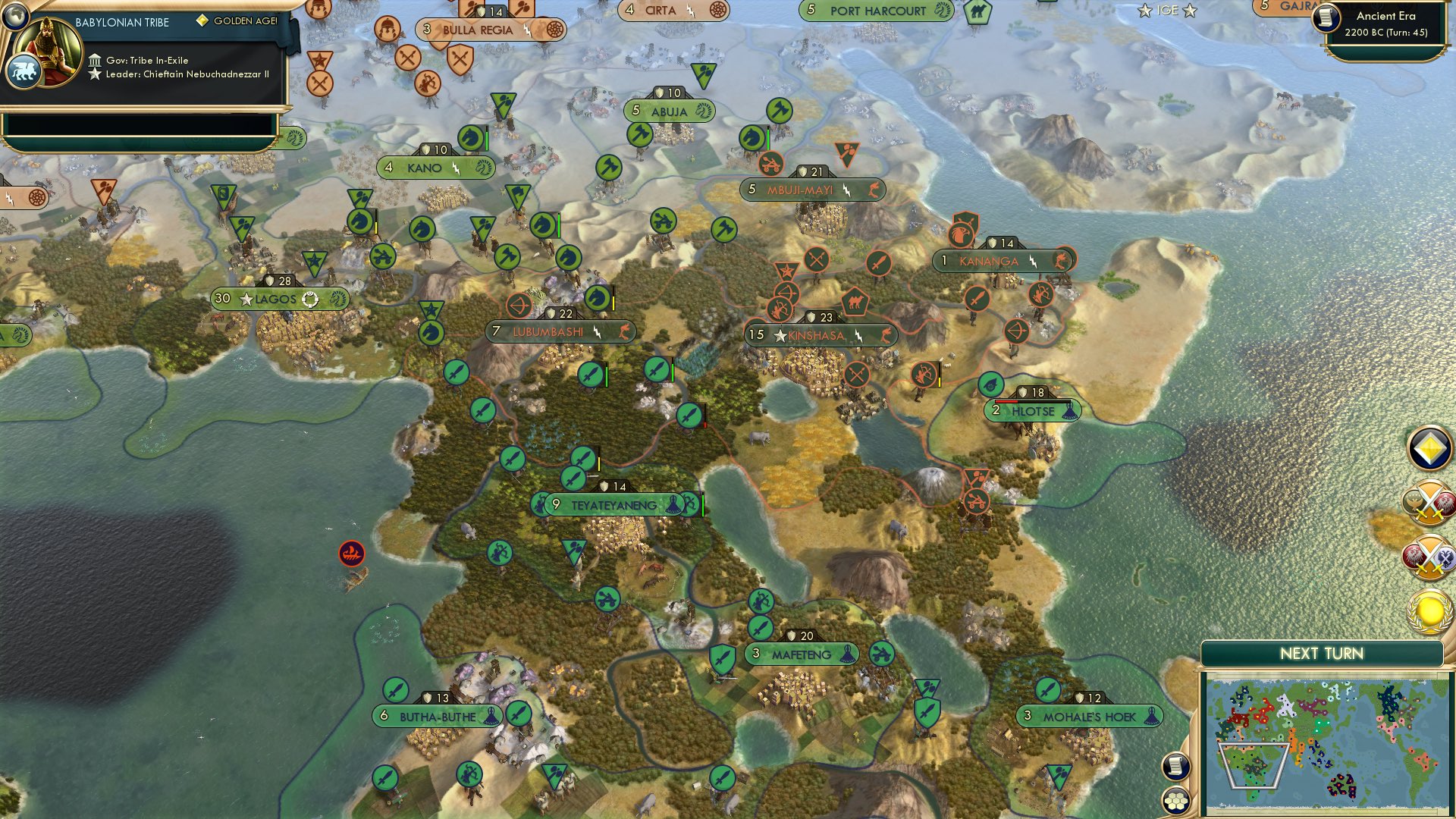Click the Ancient Era turn counter panel

1388,23
